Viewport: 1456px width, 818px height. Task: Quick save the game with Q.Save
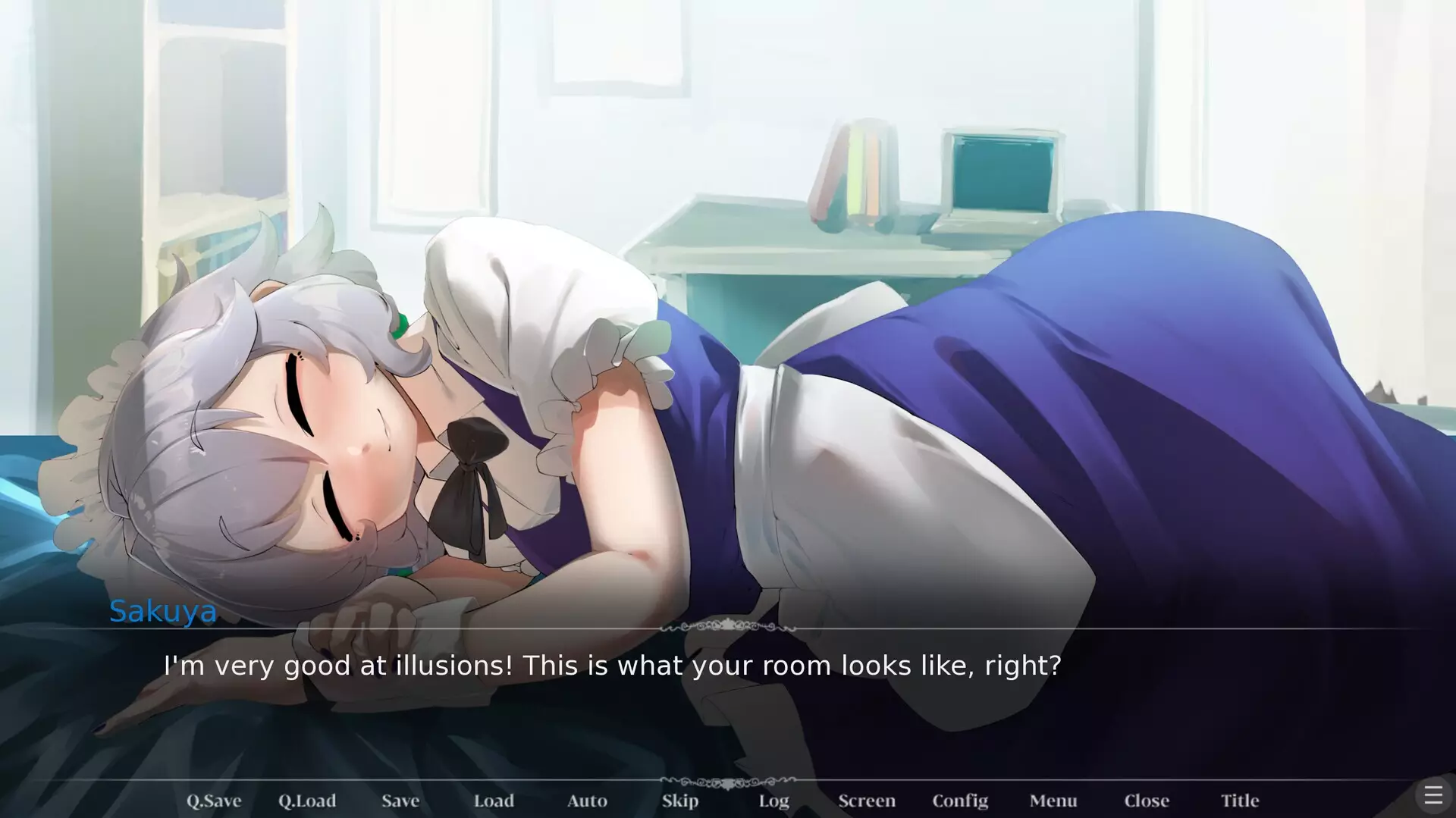tap(213, 801)
